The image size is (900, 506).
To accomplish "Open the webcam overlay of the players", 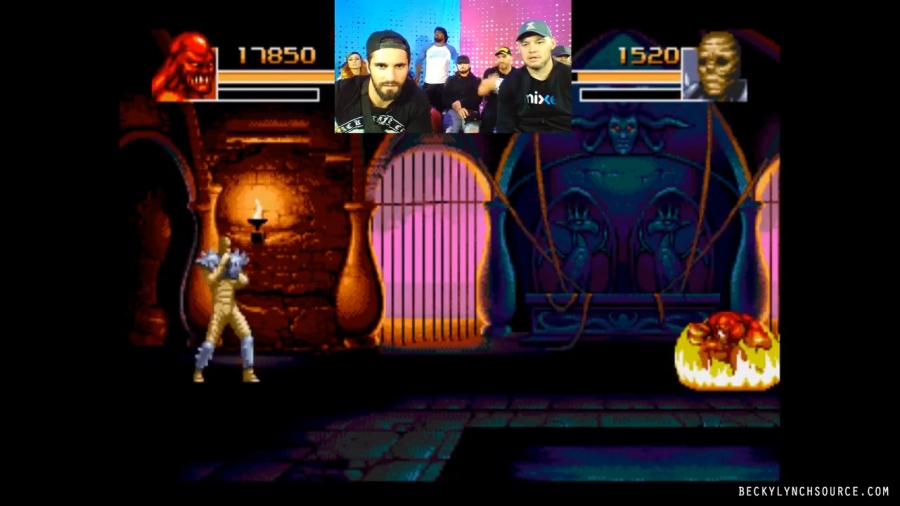I will pyautogui.click(x=453, y=67).
